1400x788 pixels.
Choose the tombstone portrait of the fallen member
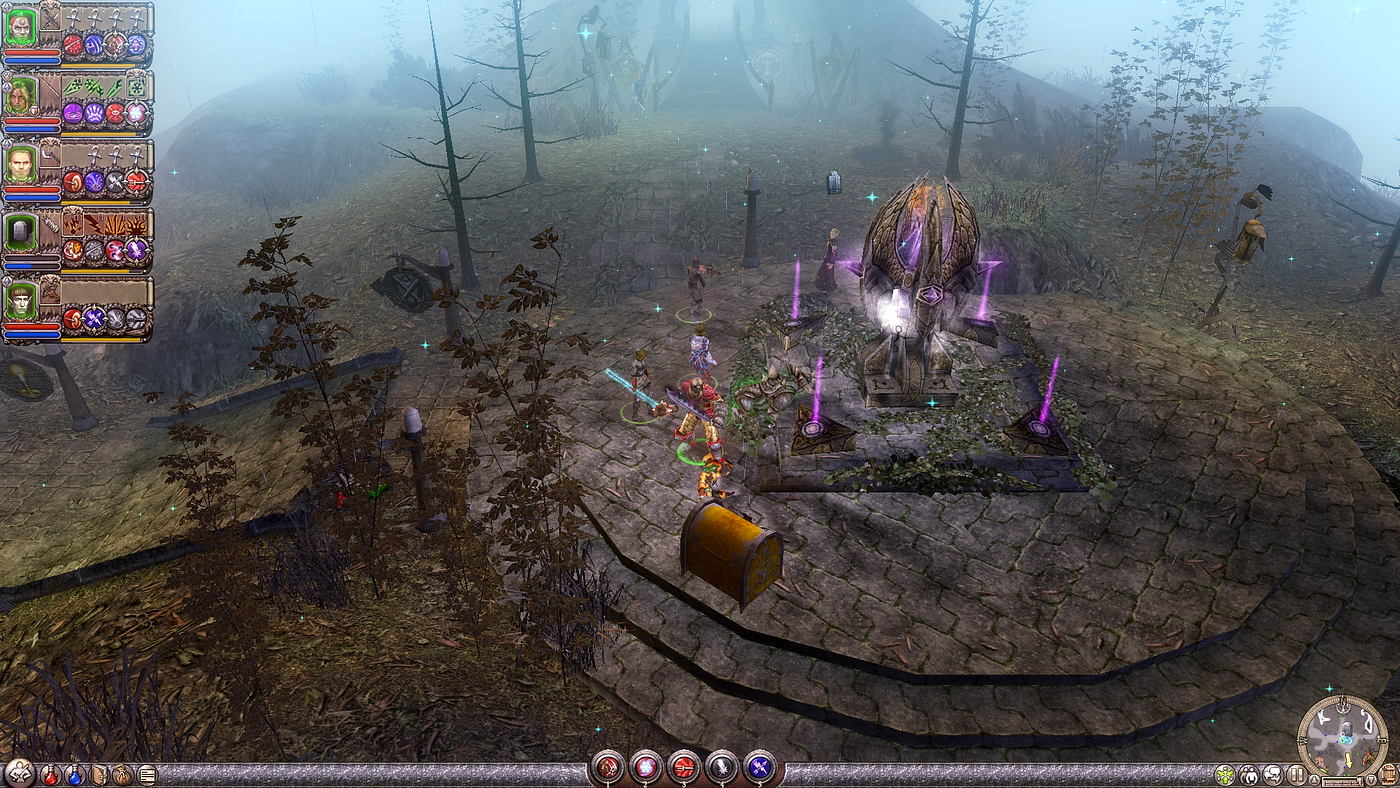pyautogui.click(x=20, y=233)
